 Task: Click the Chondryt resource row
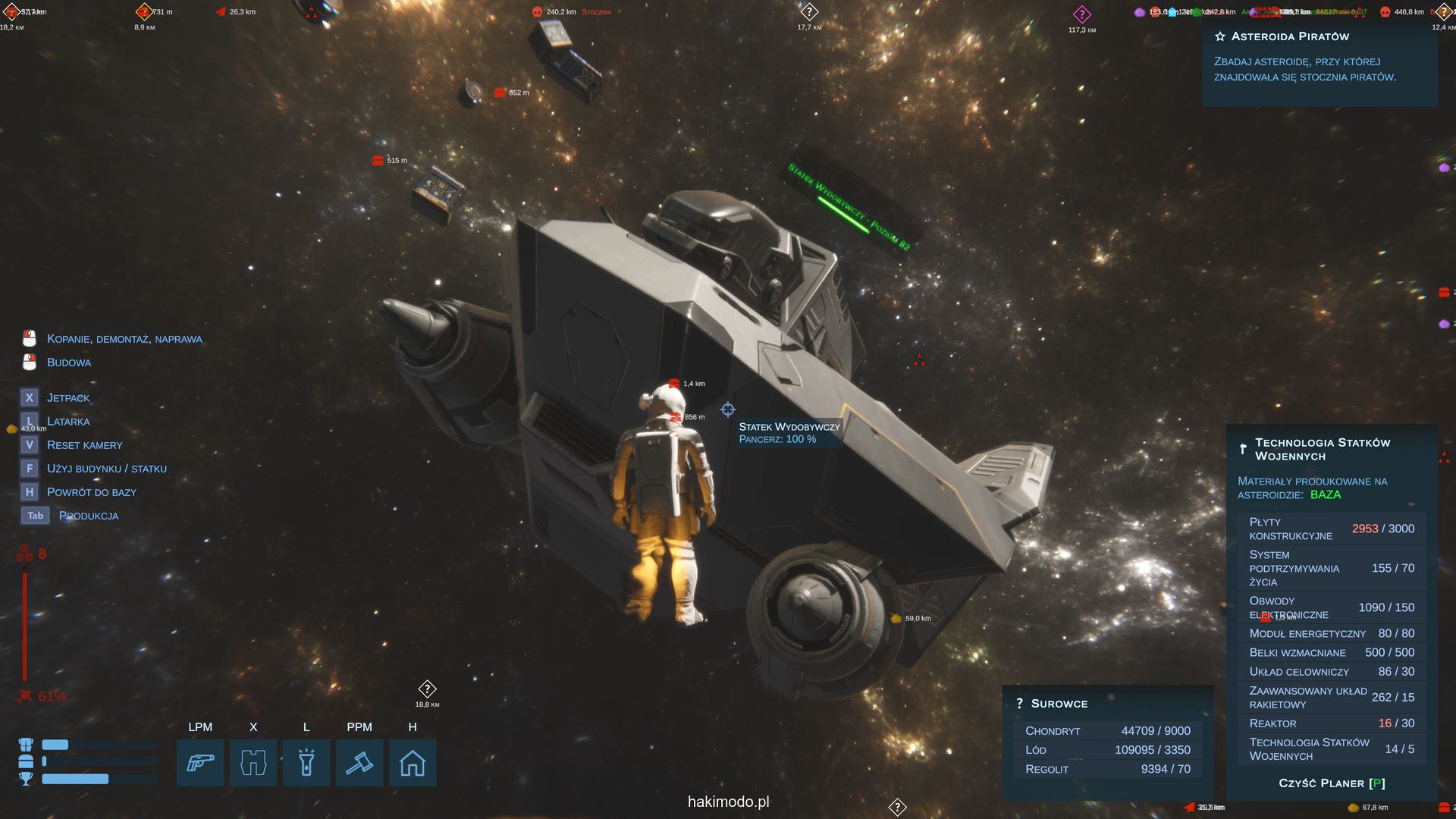[1107, 731]
